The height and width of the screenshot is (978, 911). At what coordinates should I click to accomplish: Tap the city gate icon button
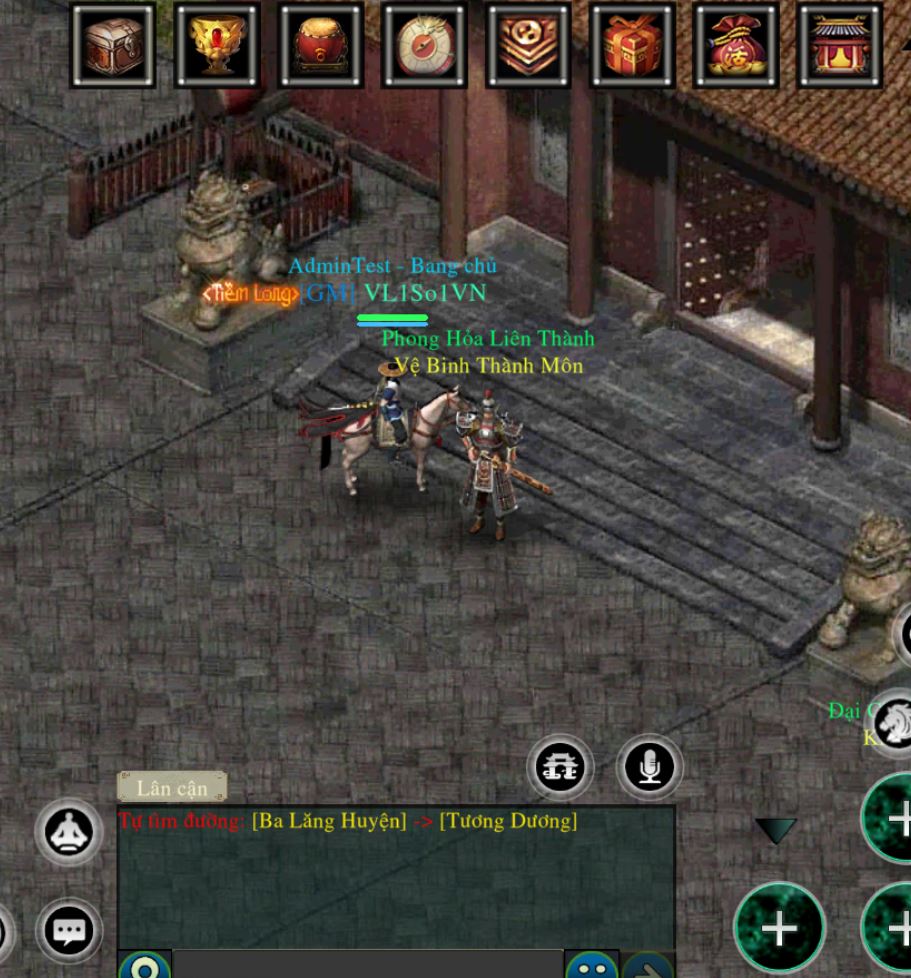click(560, 767)
